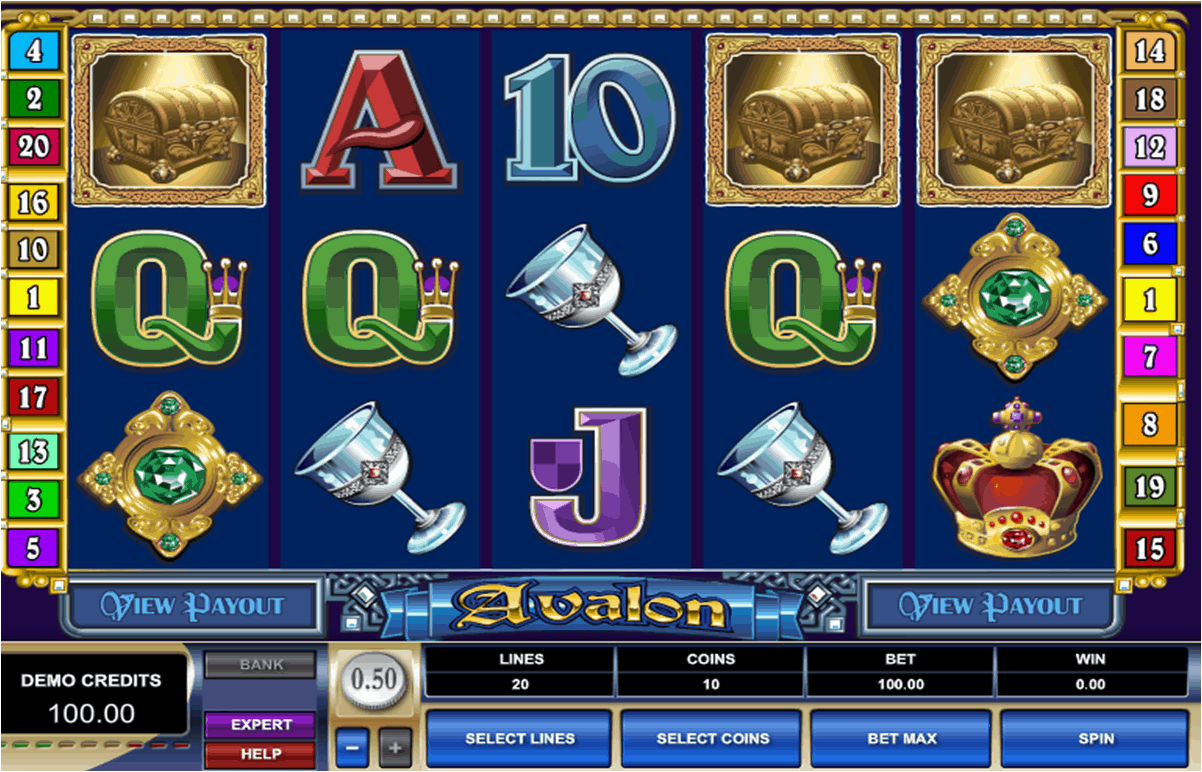Increase coin size with the plus button

(x=395, y=747)
